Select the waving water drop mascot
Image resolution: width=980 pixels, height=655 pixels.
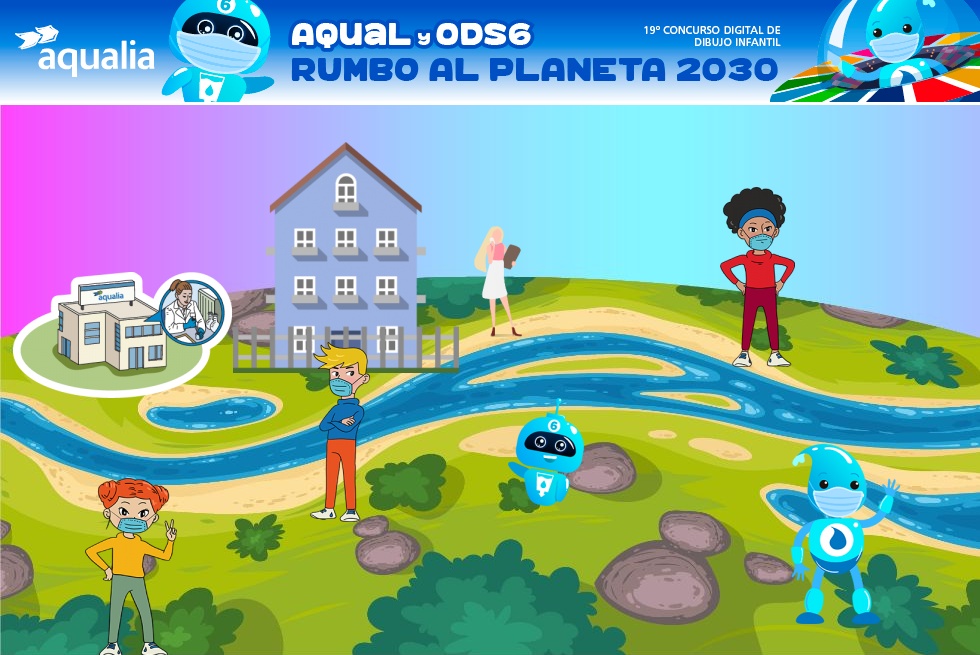click(836, 532)
